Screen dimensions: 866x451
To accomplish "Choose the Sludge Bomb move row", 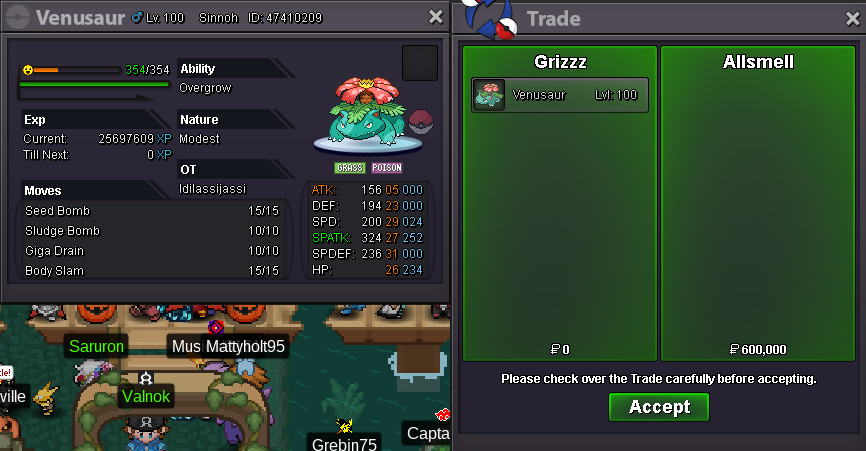I will click(152, 231).
